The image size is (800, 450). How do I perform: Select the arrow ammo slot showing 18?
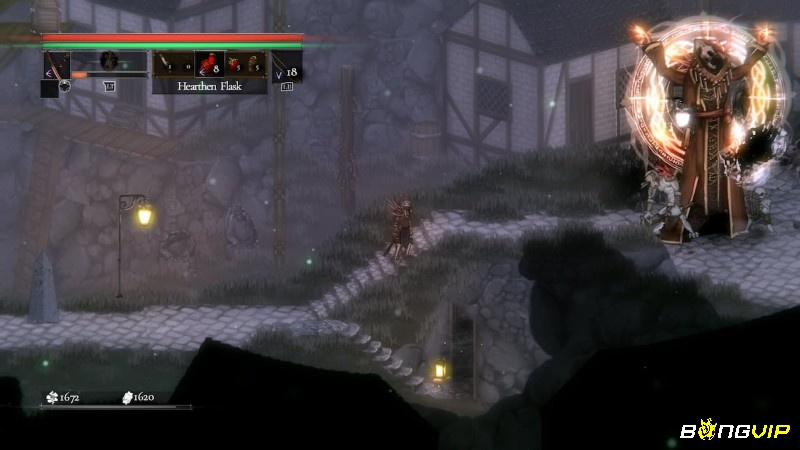(x=286, y=69)
